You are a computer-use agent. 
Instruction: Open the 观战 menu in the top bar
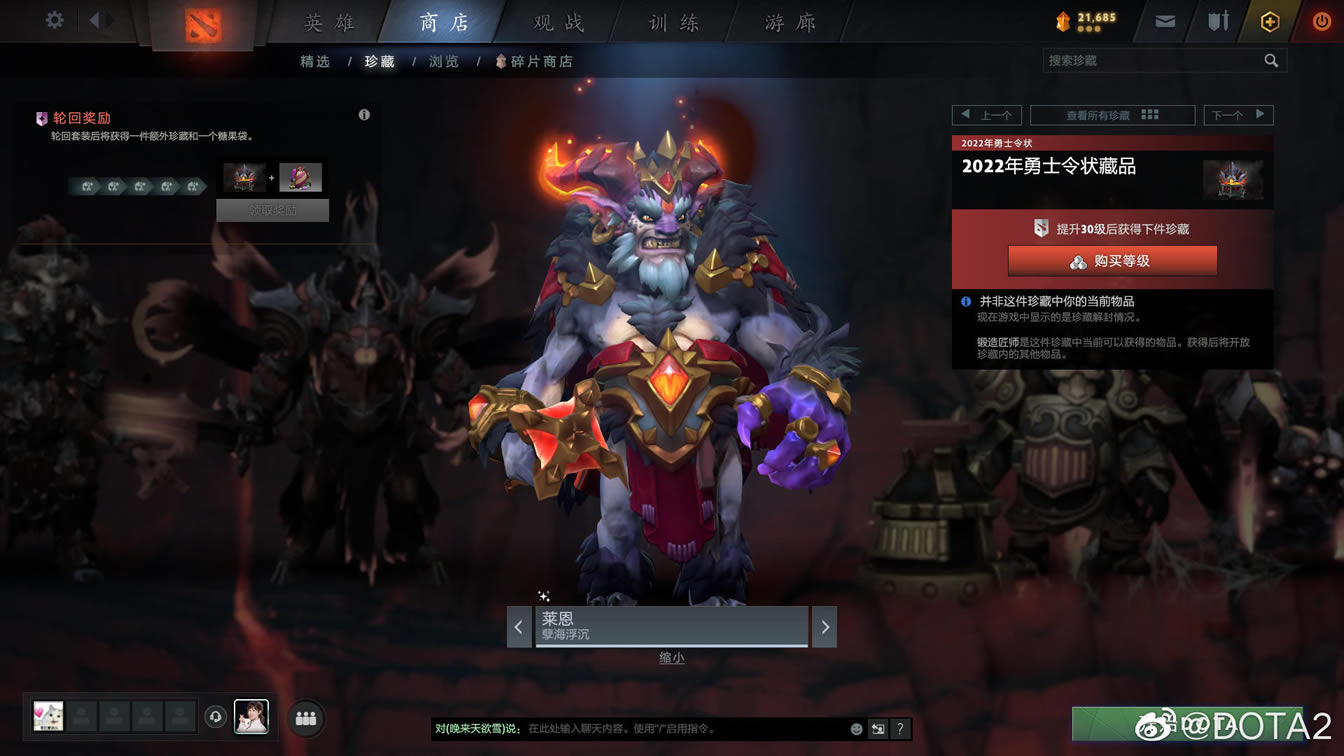click(x=557, y=21)
